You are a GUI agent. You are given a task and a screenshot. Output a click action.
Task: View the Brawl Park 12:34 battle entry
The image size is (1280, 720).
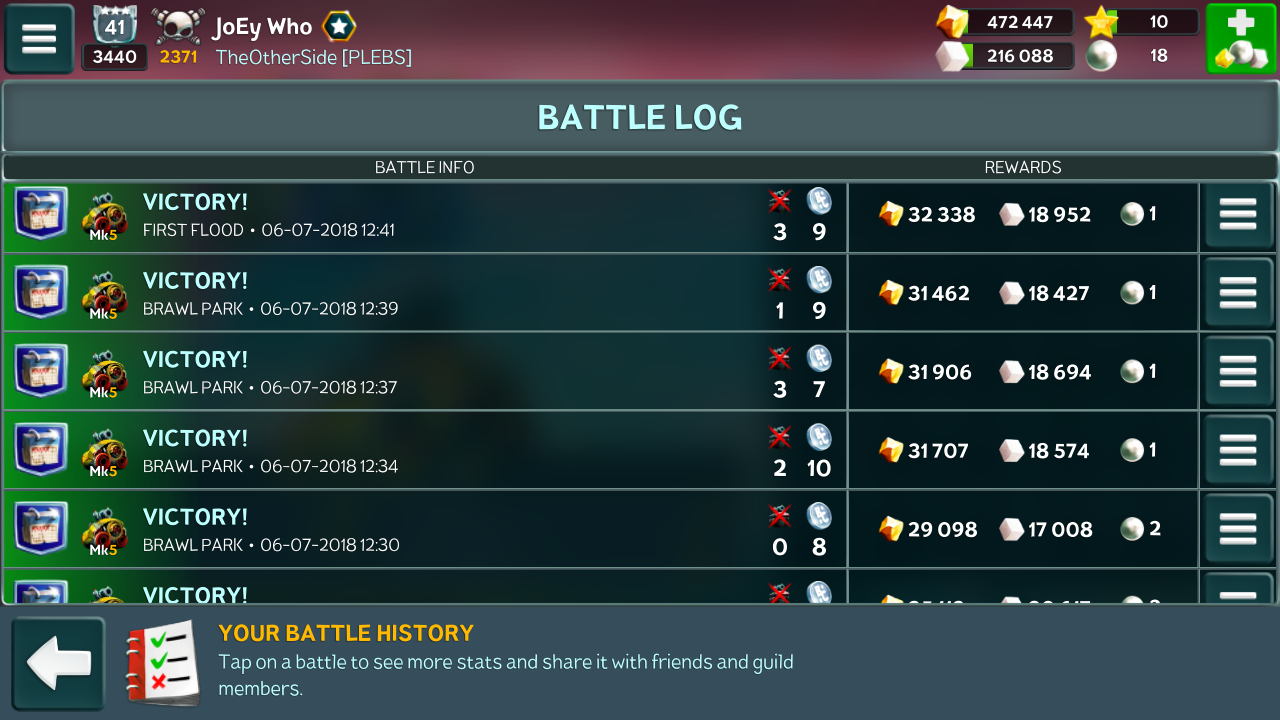click(425, 453)
